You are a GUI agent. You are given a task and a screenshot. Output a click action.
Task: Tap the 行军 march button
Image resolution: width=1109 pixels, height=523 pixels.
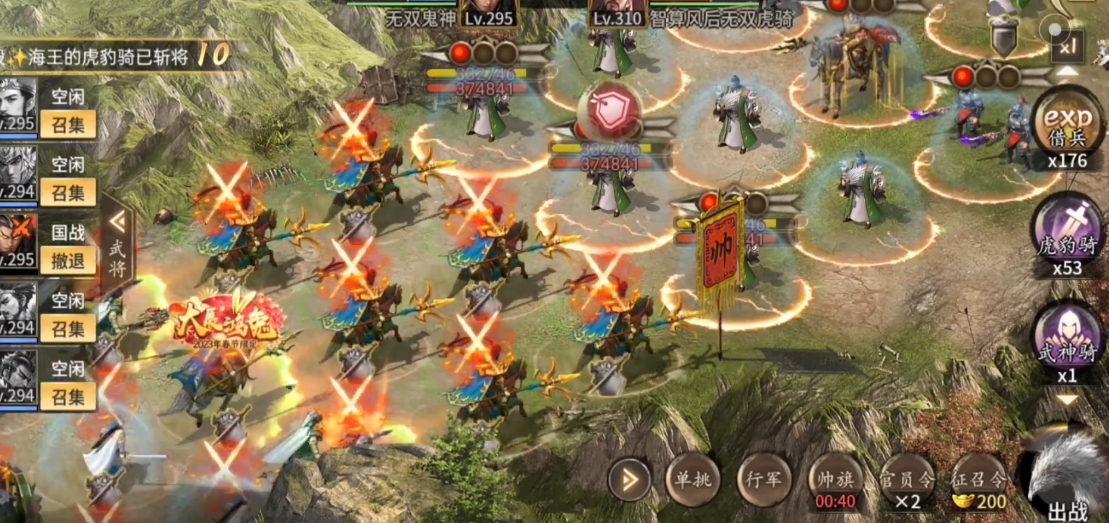(764, 479)
